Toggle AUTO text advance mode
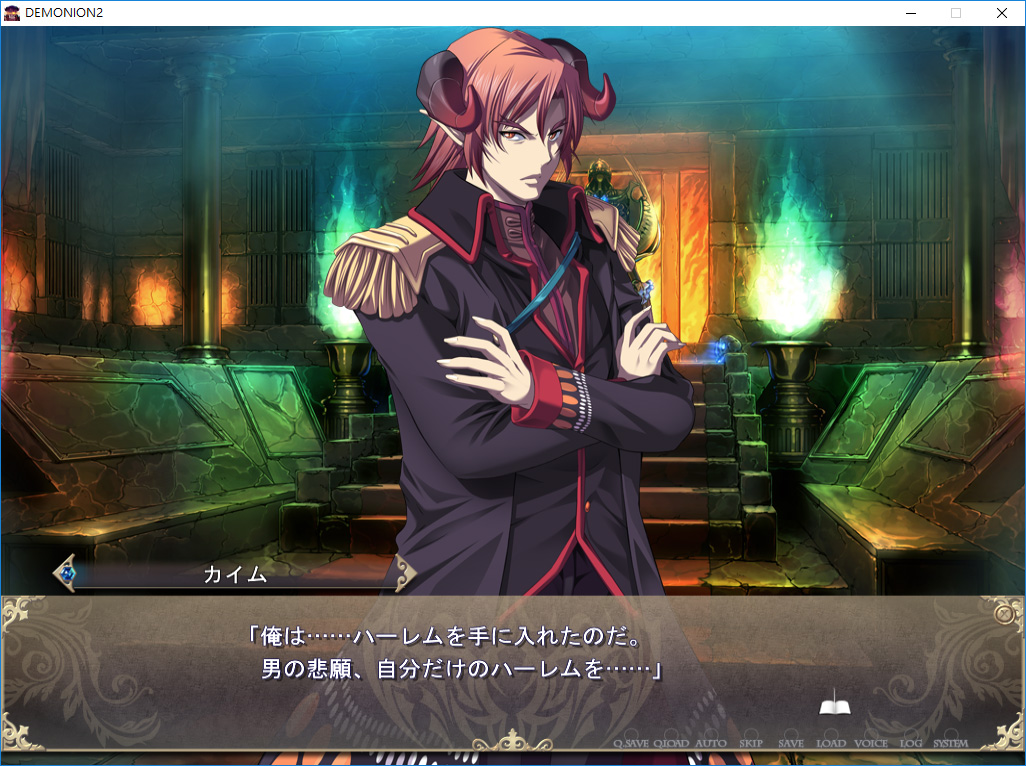This screenshot has height=766, width=1026. pos(711,744)
